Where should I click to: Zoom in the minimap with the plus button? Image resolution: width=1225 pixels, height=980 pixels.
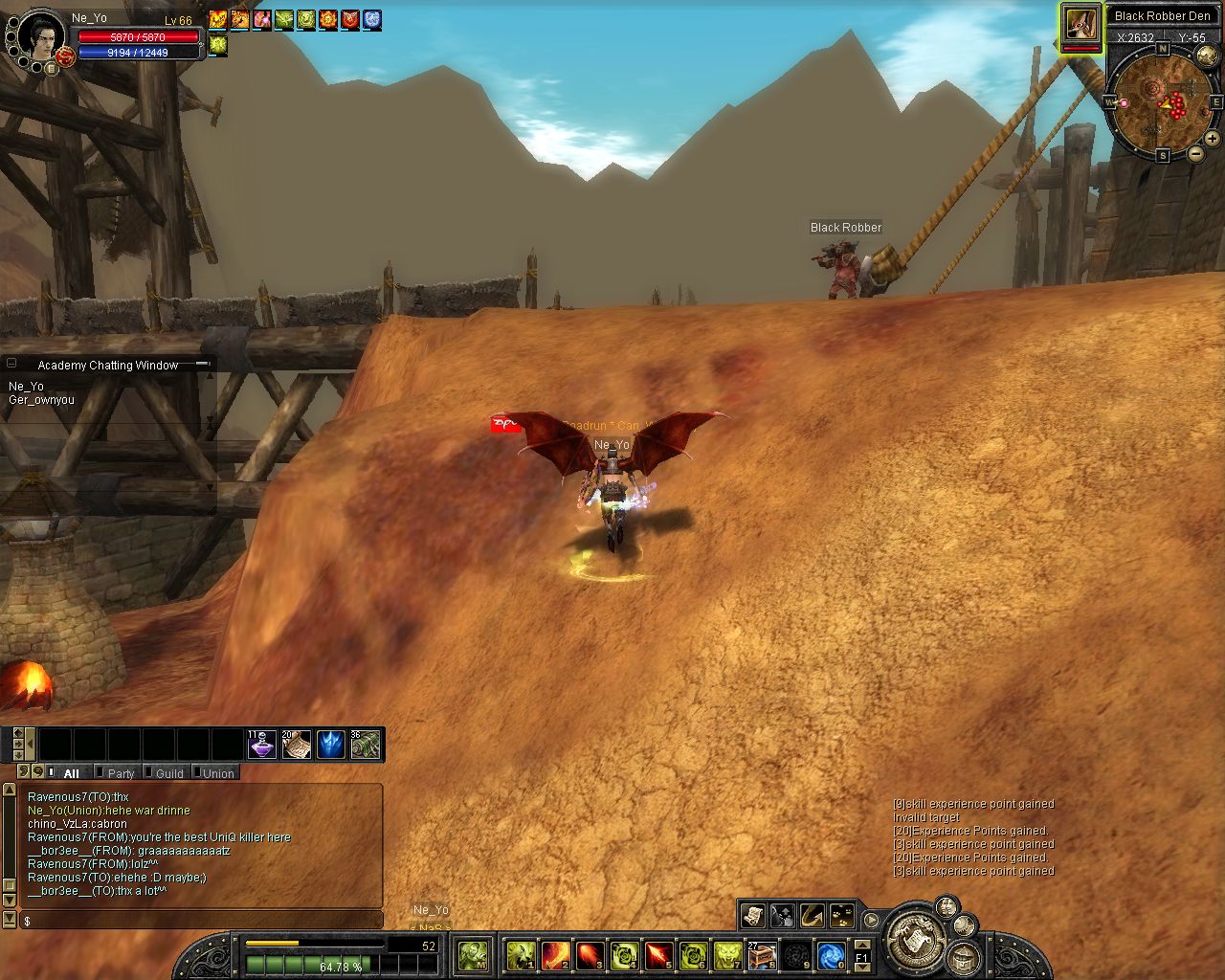click(x=1212, y=139)
